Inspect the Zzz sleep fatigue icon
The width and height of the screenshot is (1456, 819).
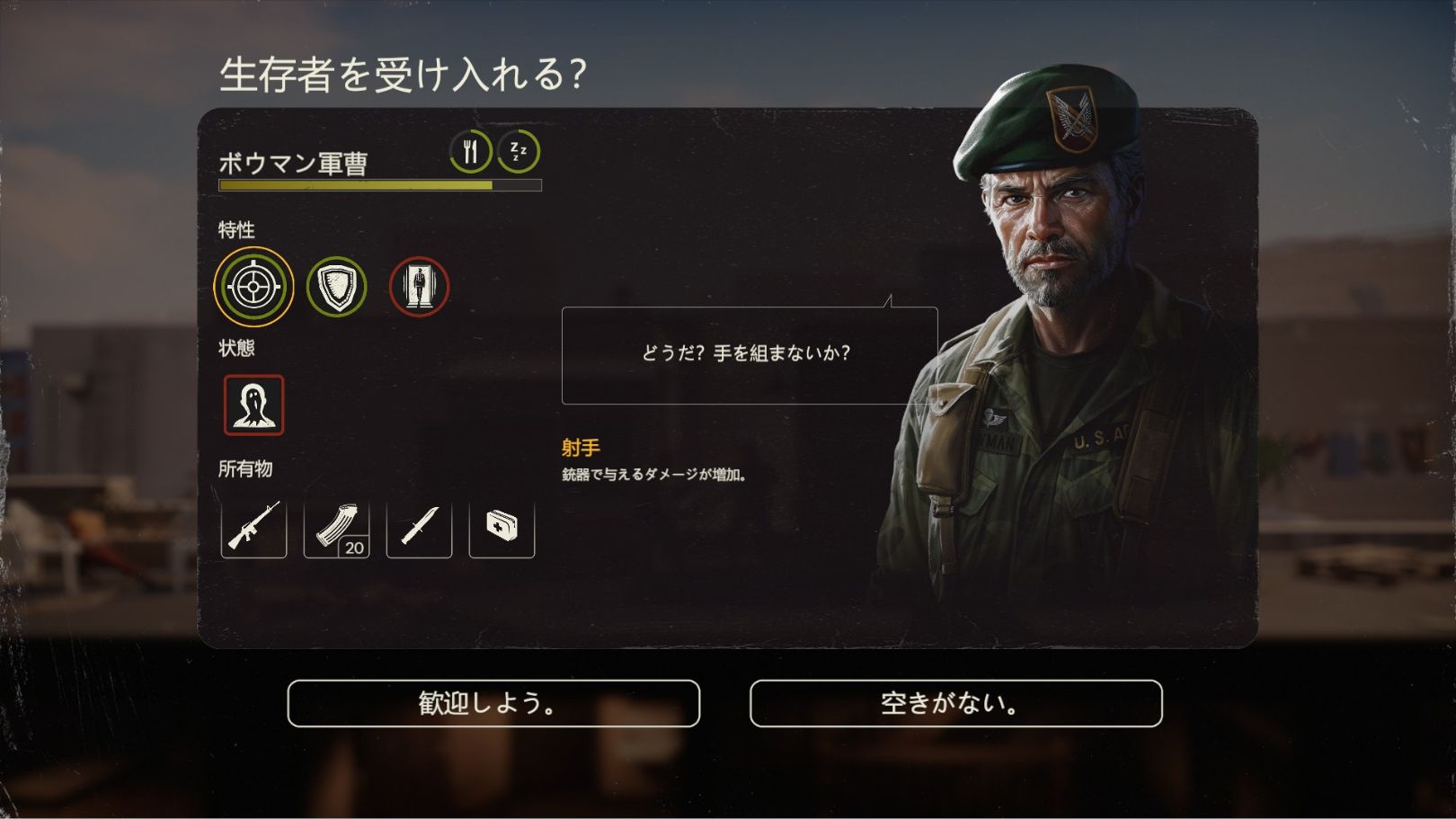click(x=519, y=151)
